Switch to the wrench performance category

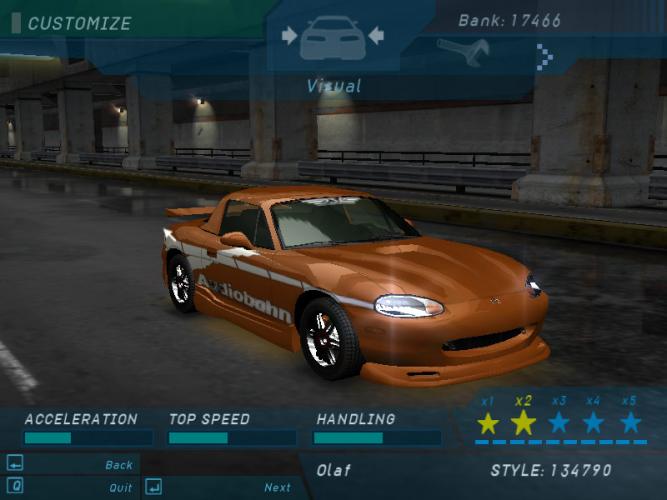click(x=462, y=51)
